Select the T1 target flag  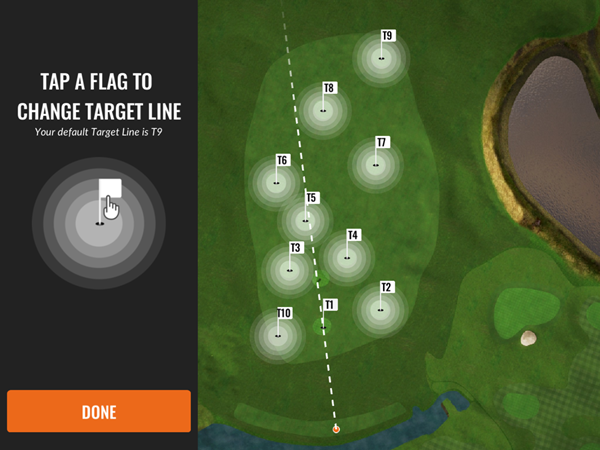pos(327,308)
